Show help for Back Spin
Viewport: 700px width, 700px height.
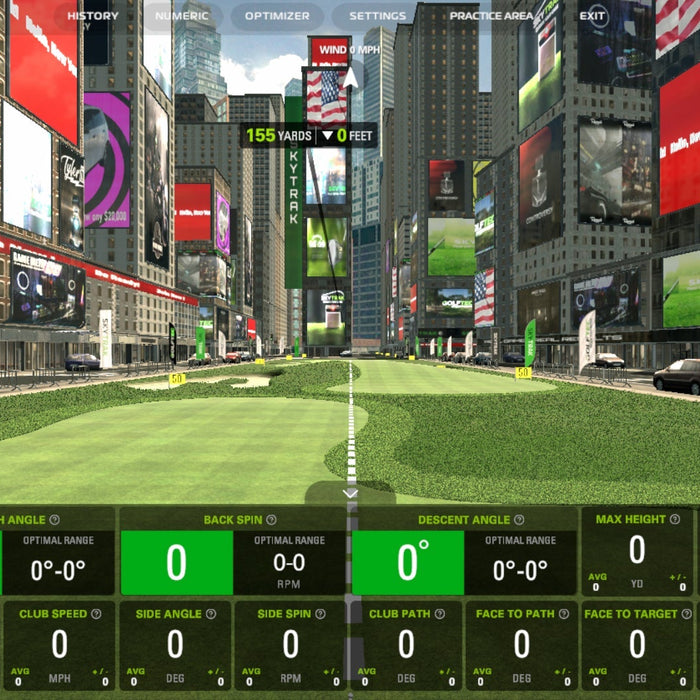(x=271, y=520)
